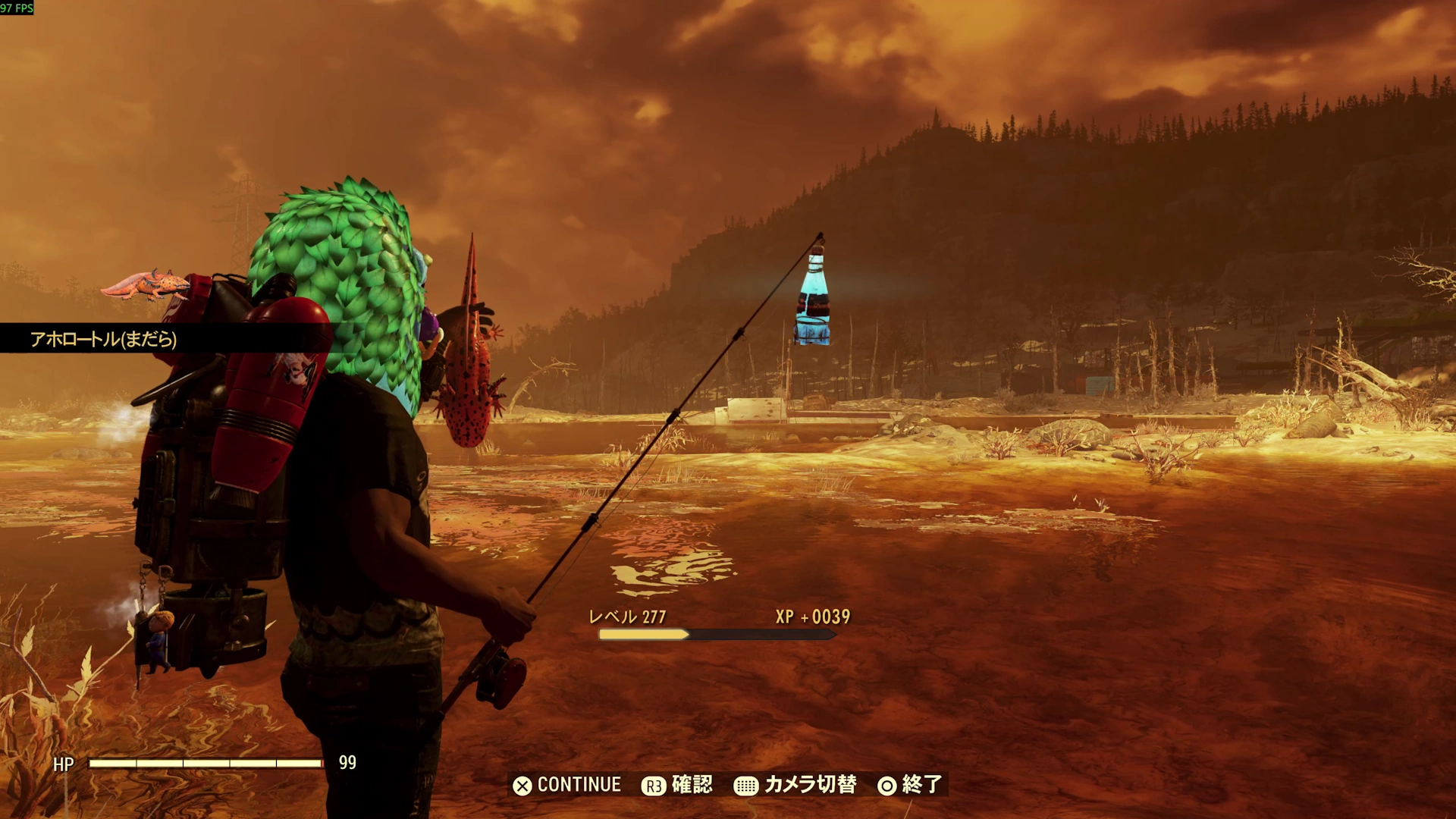Switch camera with カメラ切替
The width and height of the screenshot is (1456, 819).
[795, 785]
